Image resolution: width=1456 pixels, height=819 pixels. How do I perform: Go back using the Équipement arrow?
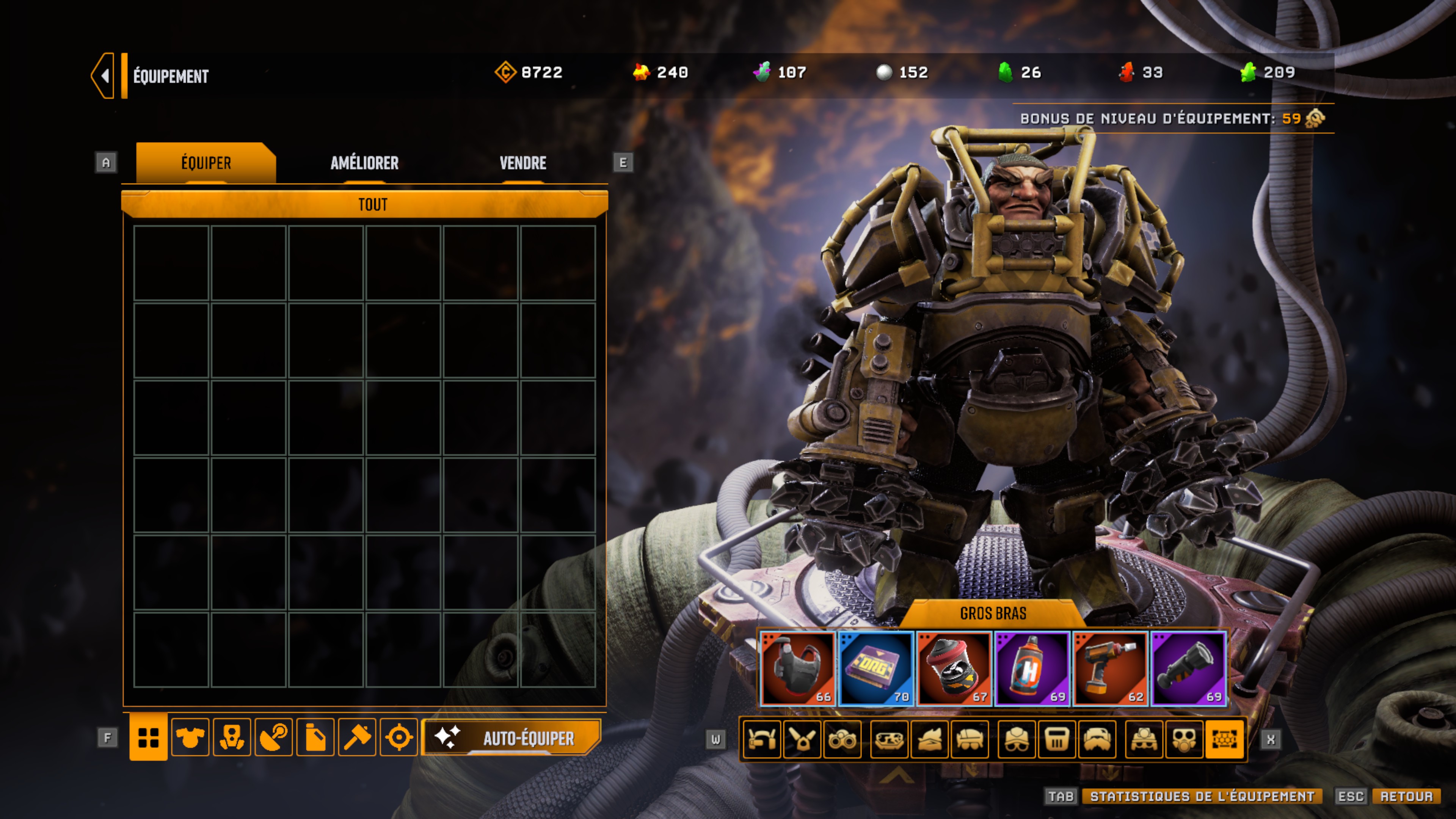(x=104, y=76)
